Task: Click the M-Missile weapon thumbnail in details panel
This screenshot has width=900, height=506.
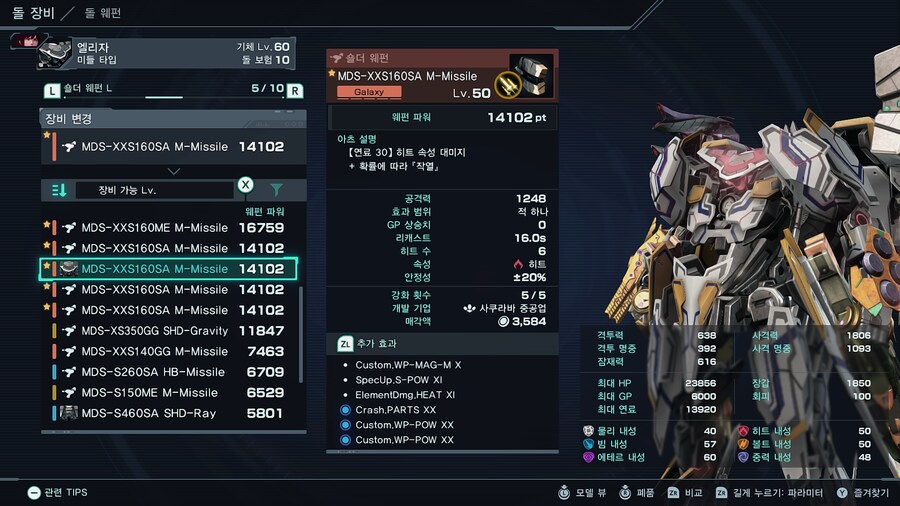Action: click(x=529, y=76)
